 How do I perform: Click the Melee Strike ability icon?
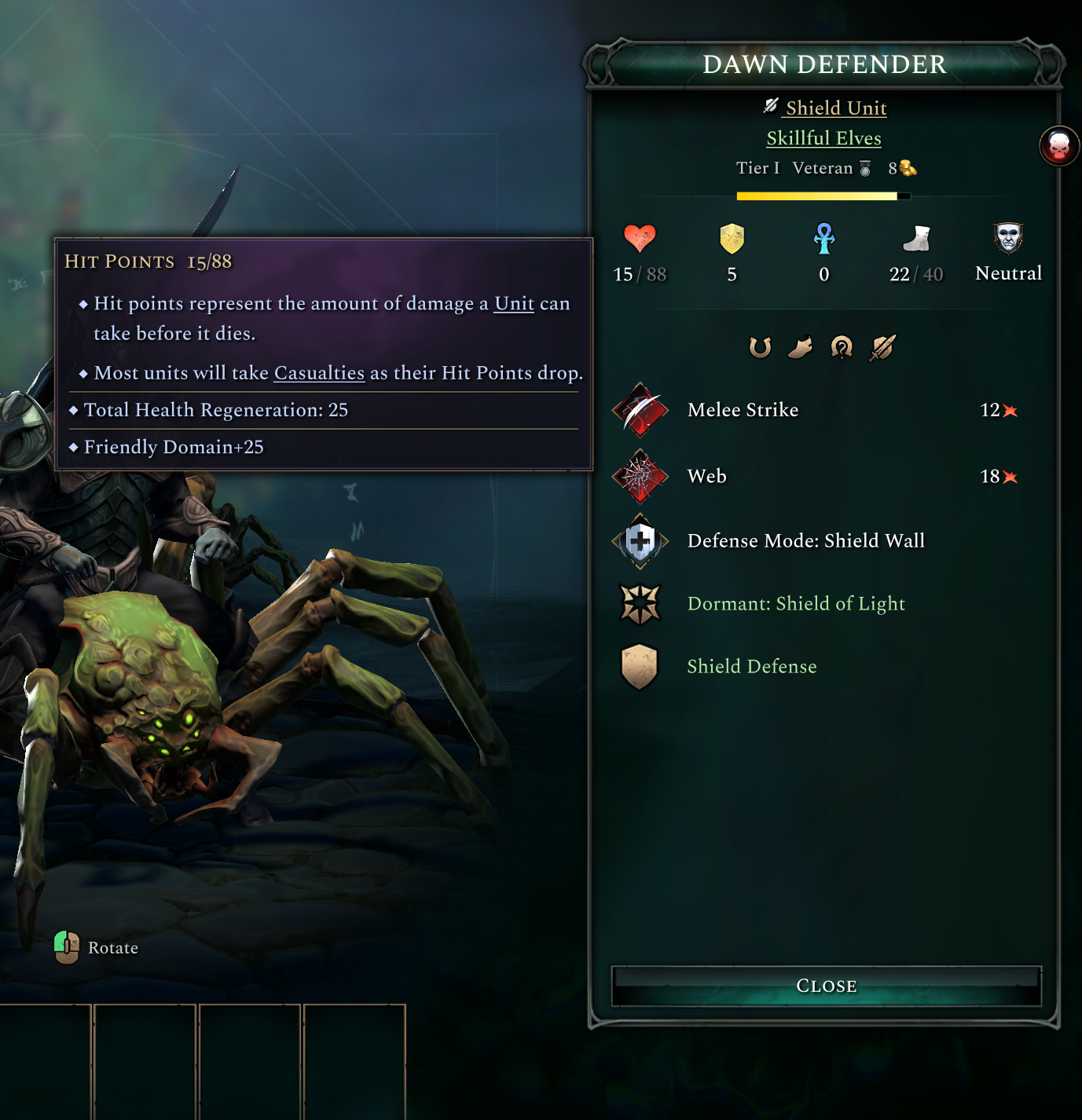coord(640,409)
